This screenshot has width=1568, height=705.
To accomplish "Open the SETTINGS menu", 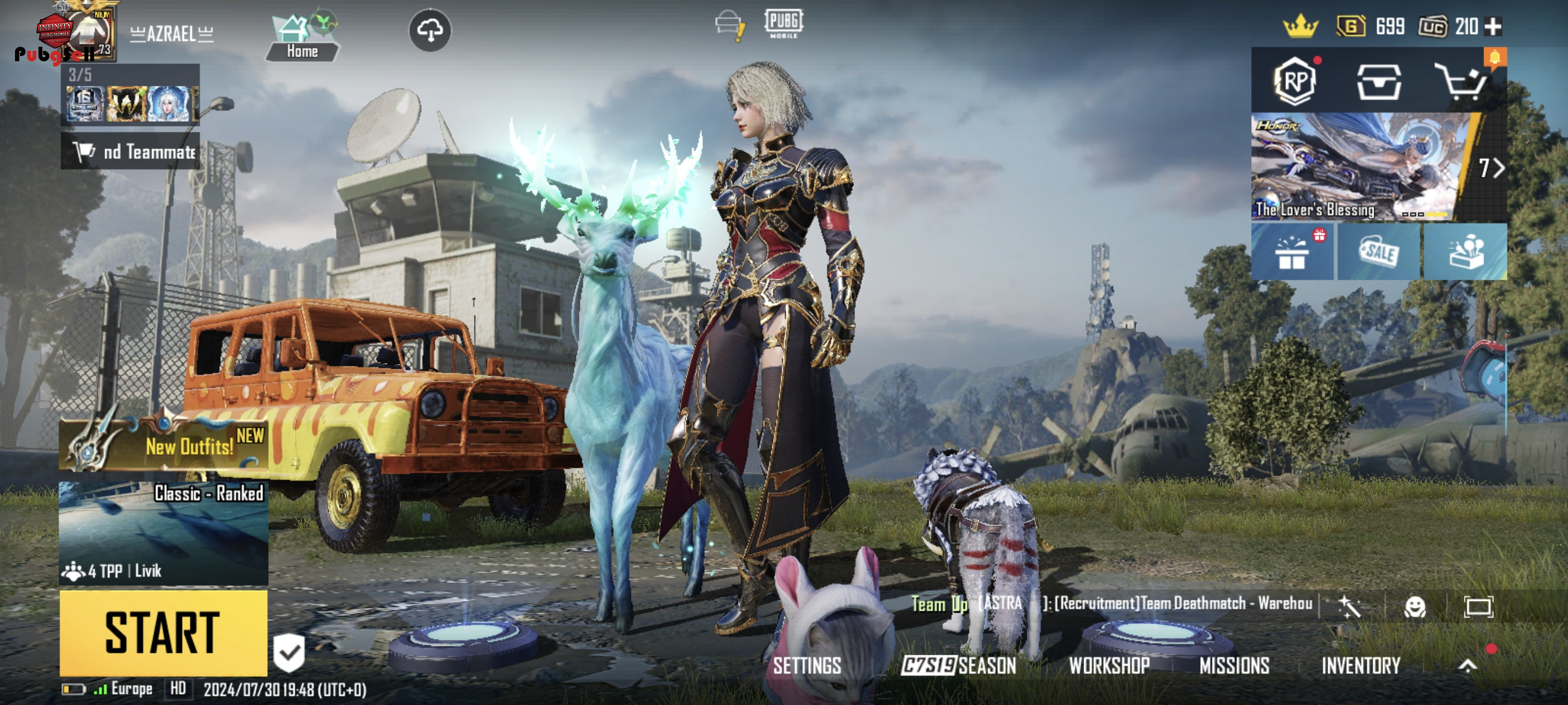I will (807, 666).
